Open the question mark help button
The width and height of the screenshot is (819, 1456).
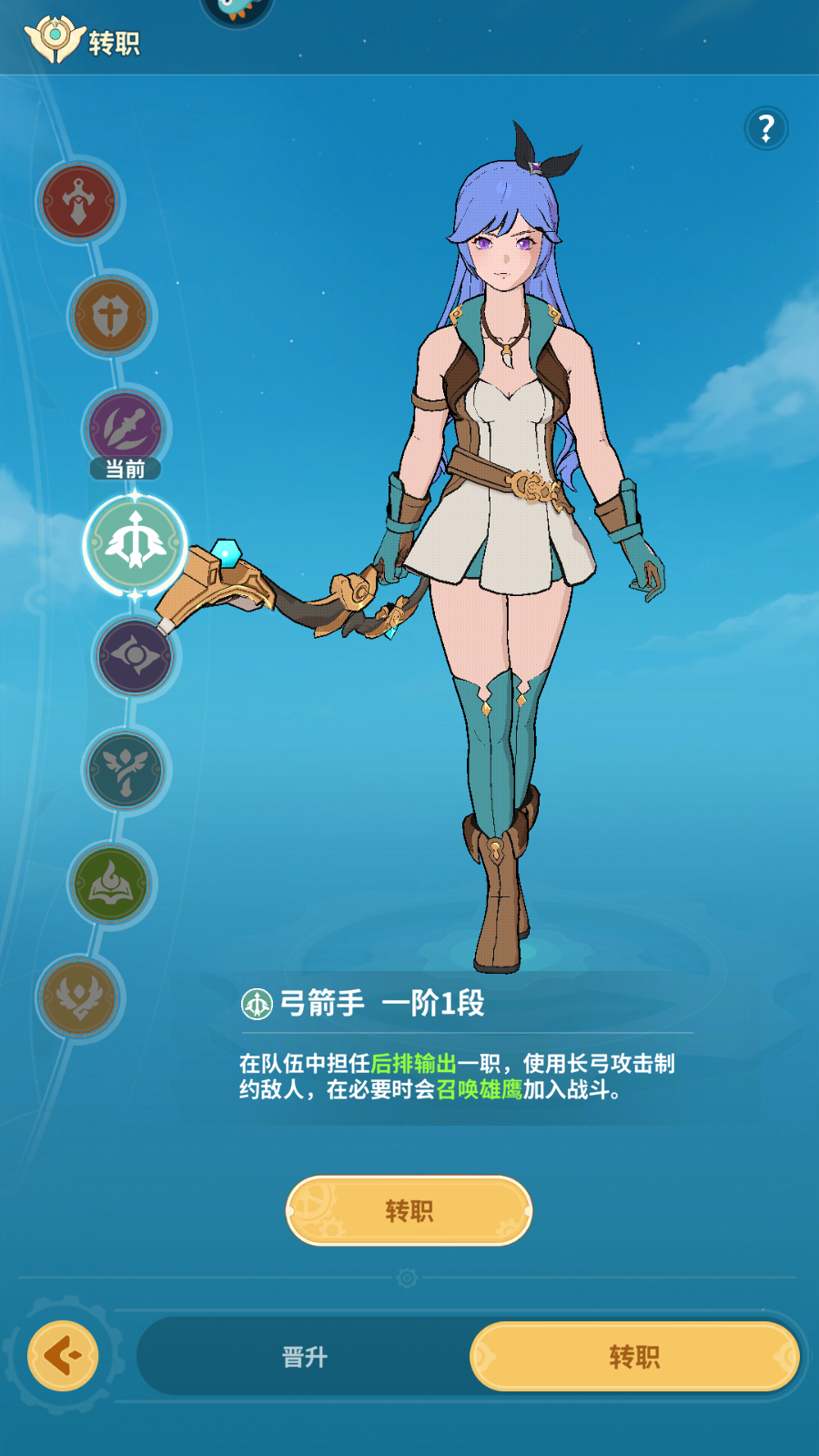point(766,128)
